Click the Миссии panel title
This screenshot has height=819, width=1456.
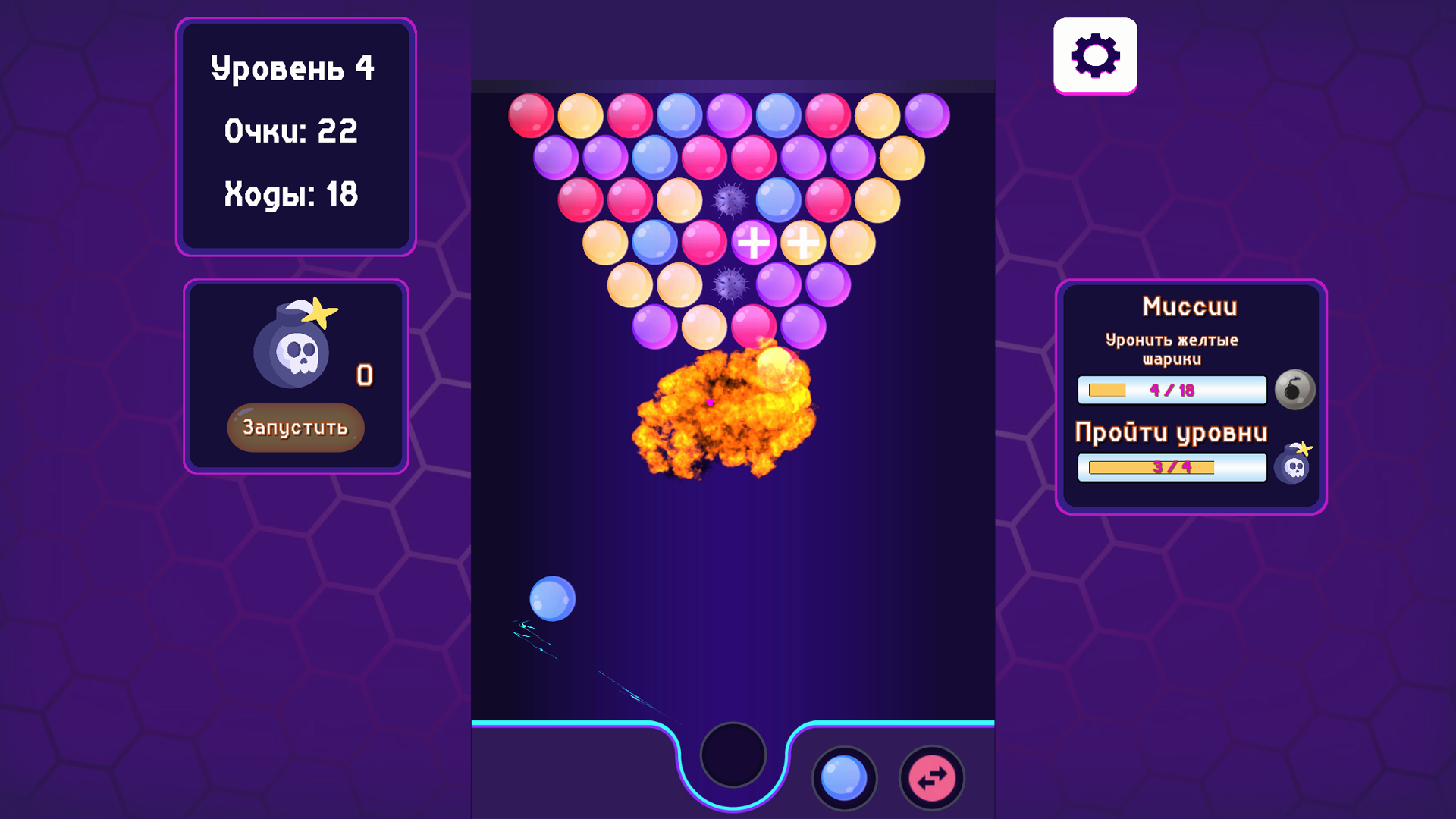[1190, 306]
